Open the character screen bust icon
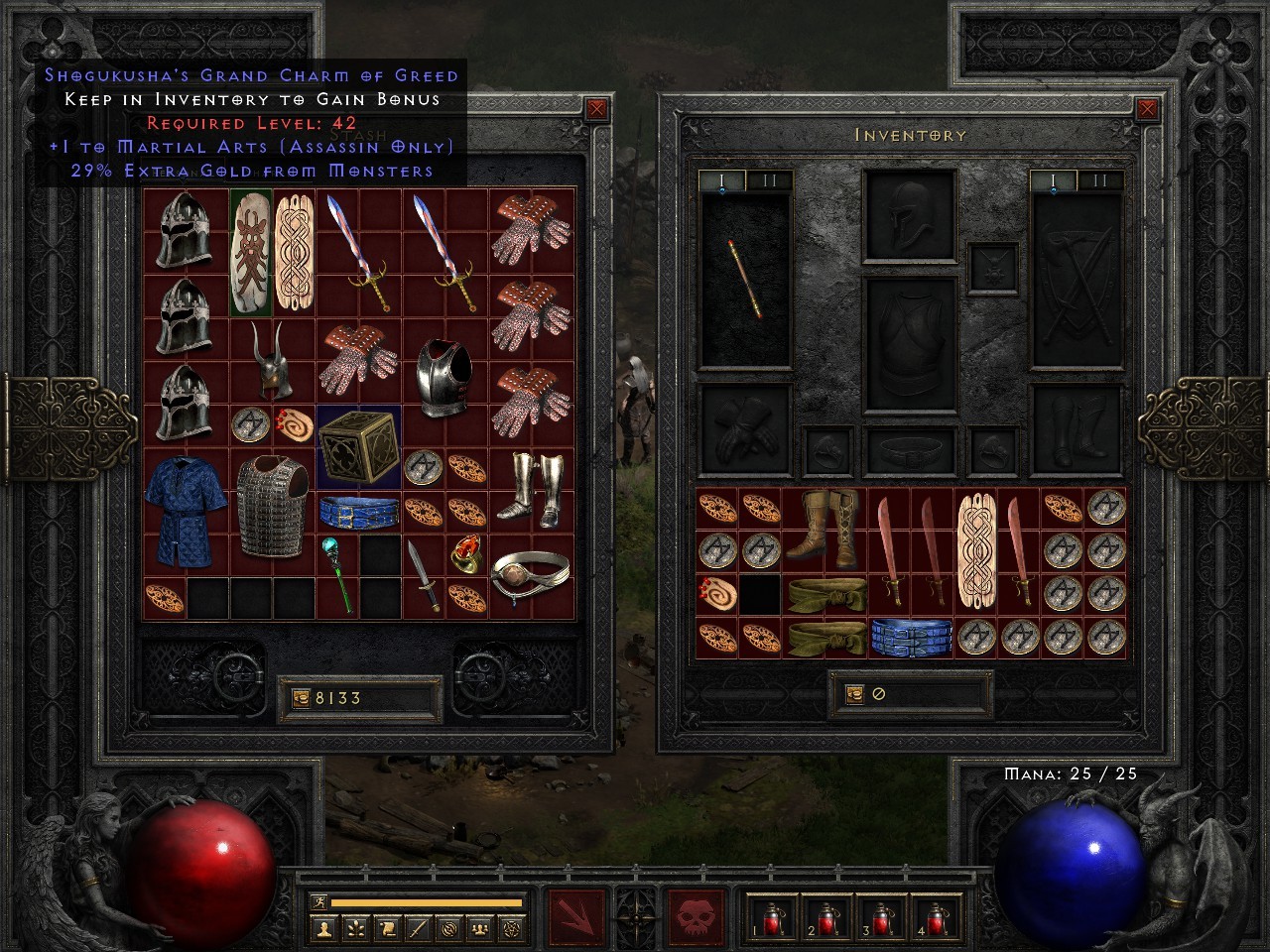Image resolution: width=1270 pixels, height=952 pixels. pyautogui.click(x=325, y=930)
